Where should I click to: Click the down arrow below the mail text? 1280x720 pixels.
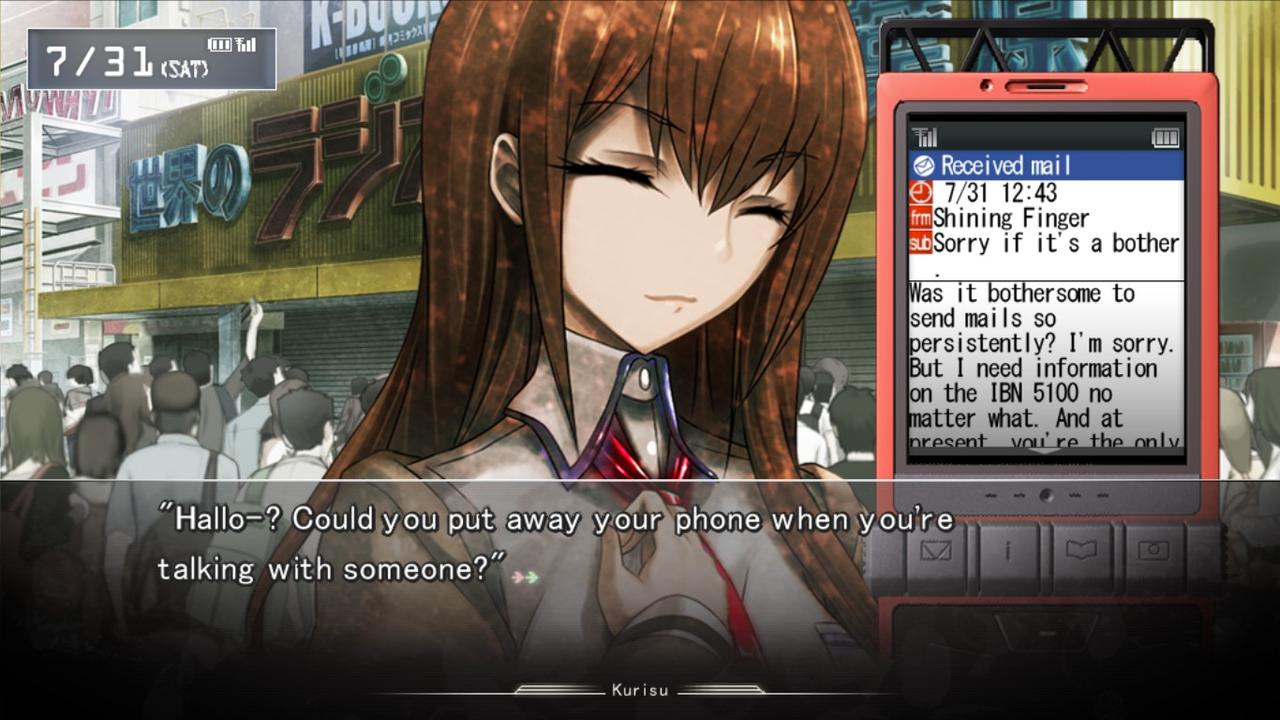[x=1045, y=450]
